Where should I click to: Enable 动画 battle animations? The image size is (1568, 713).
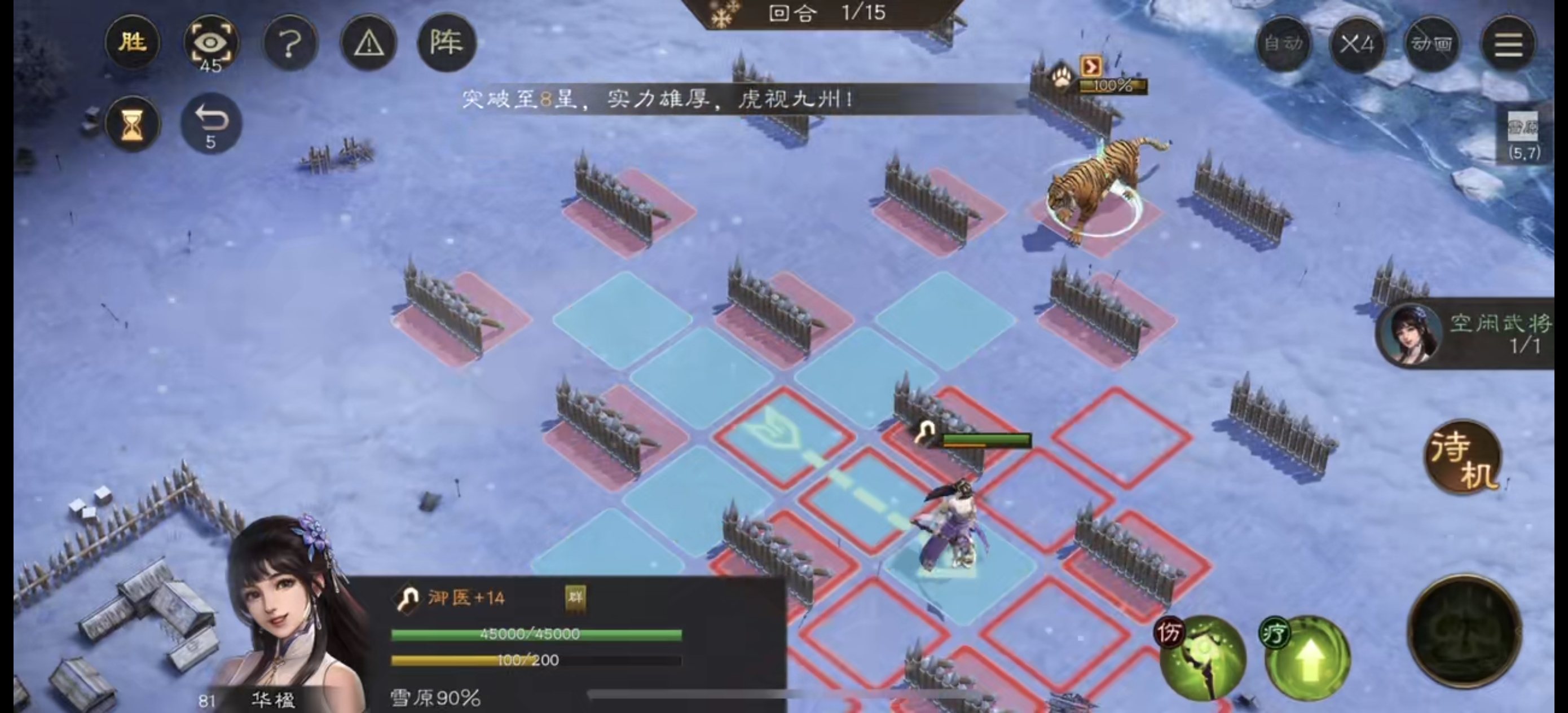click(1430, 45)
